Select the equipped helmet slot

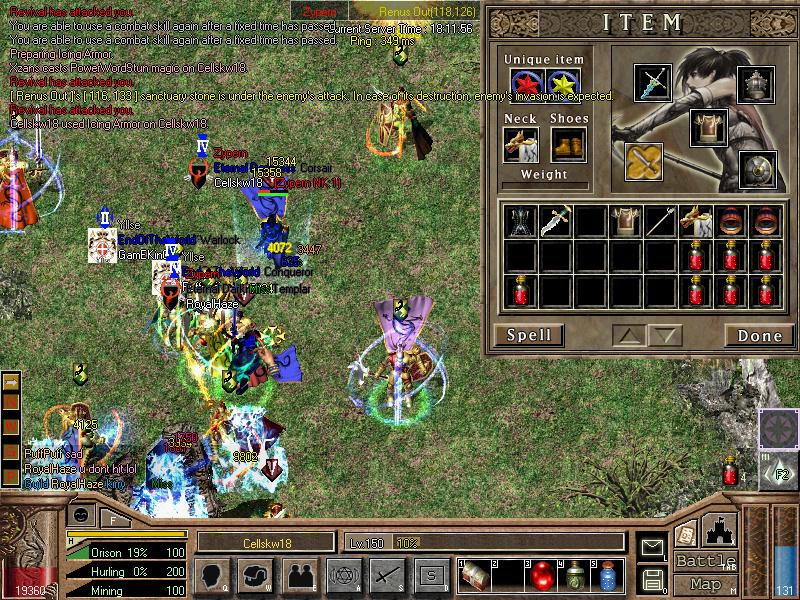click(x=757, y=85)
